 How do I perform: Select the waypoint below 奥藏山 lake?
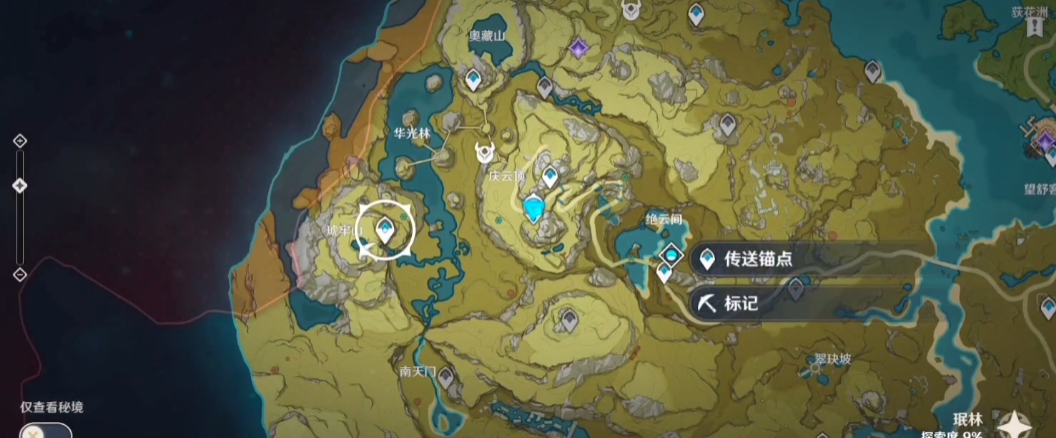[x=474, y=78]
